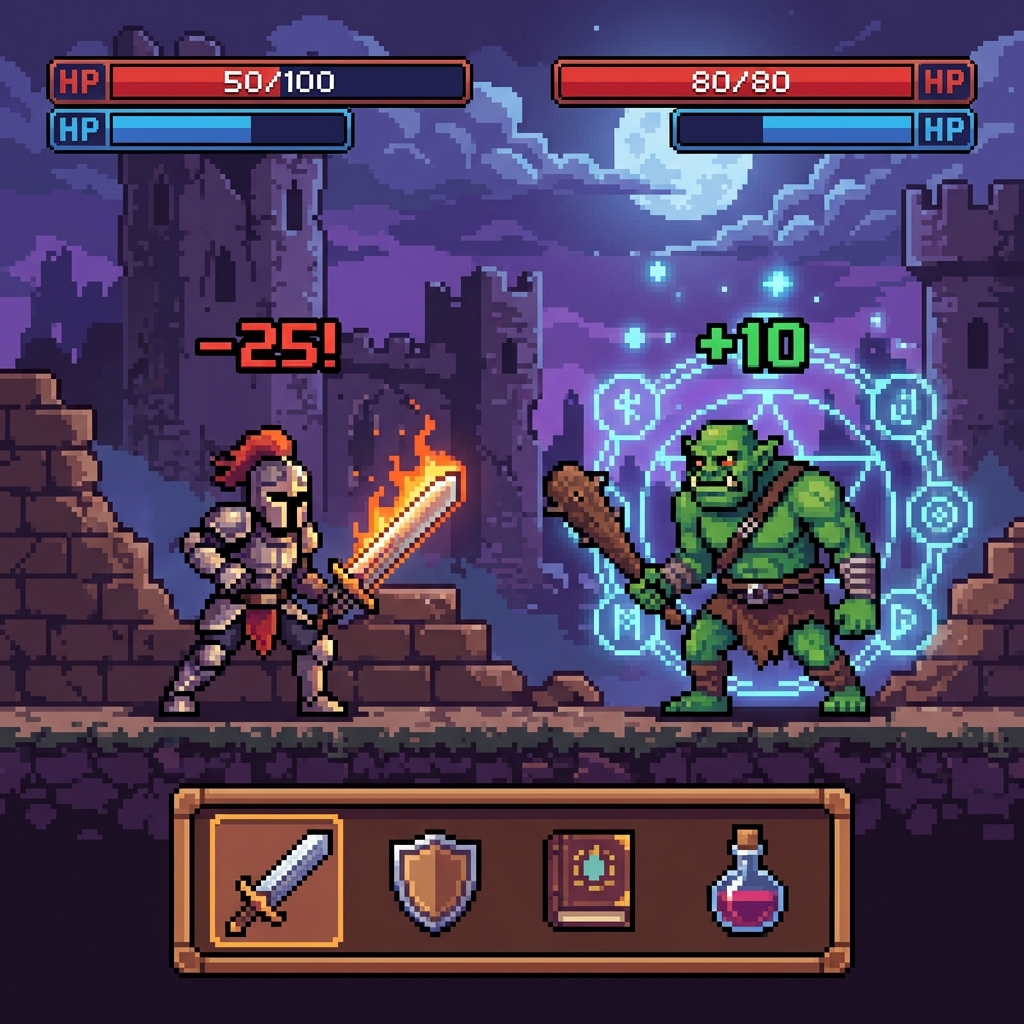Open the spellbook magic action

click(589, 880)
